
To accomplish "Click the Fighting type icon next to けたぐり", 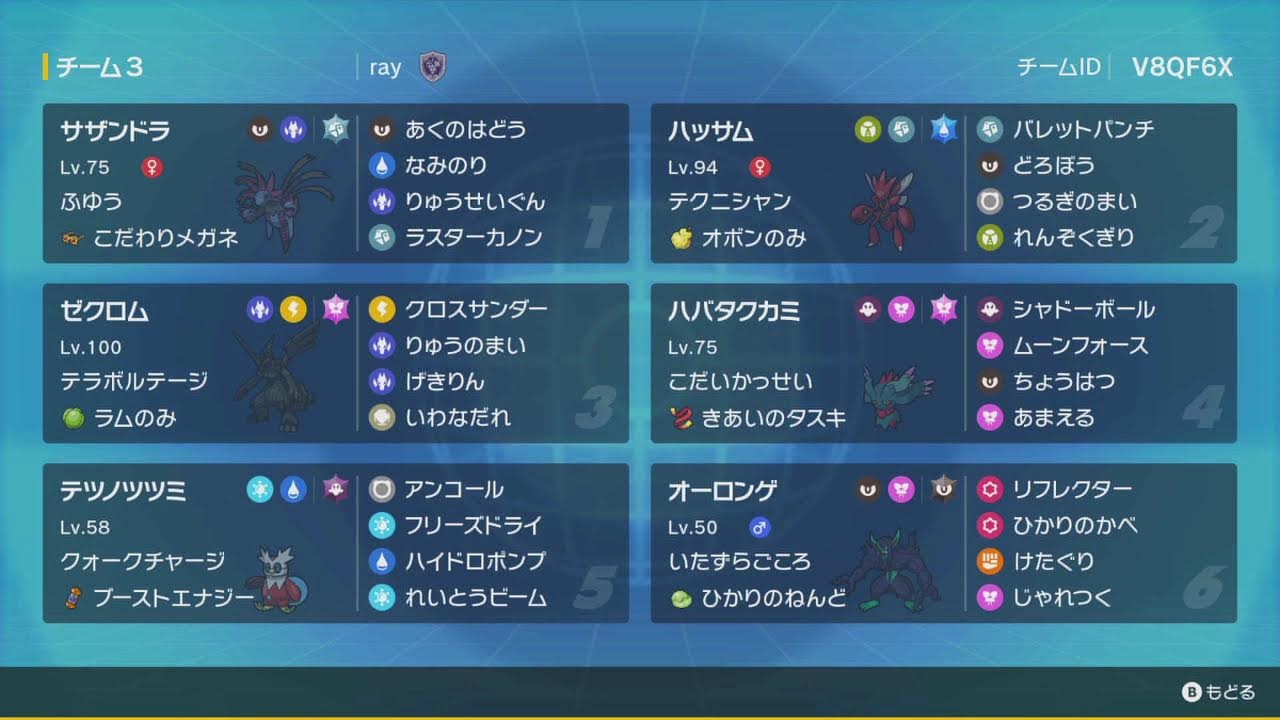I will [x=992, y=563].
